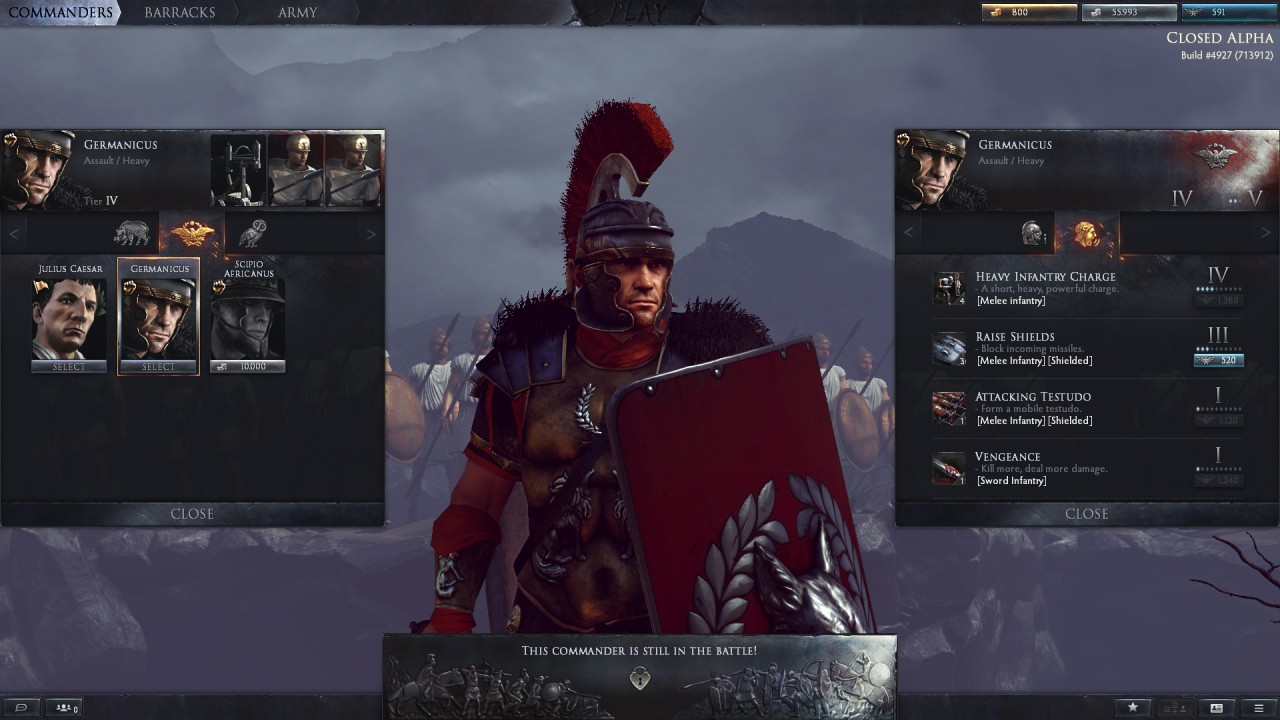
Task: Select the Vengeance sword ability icon
Action: pos(948,466)
